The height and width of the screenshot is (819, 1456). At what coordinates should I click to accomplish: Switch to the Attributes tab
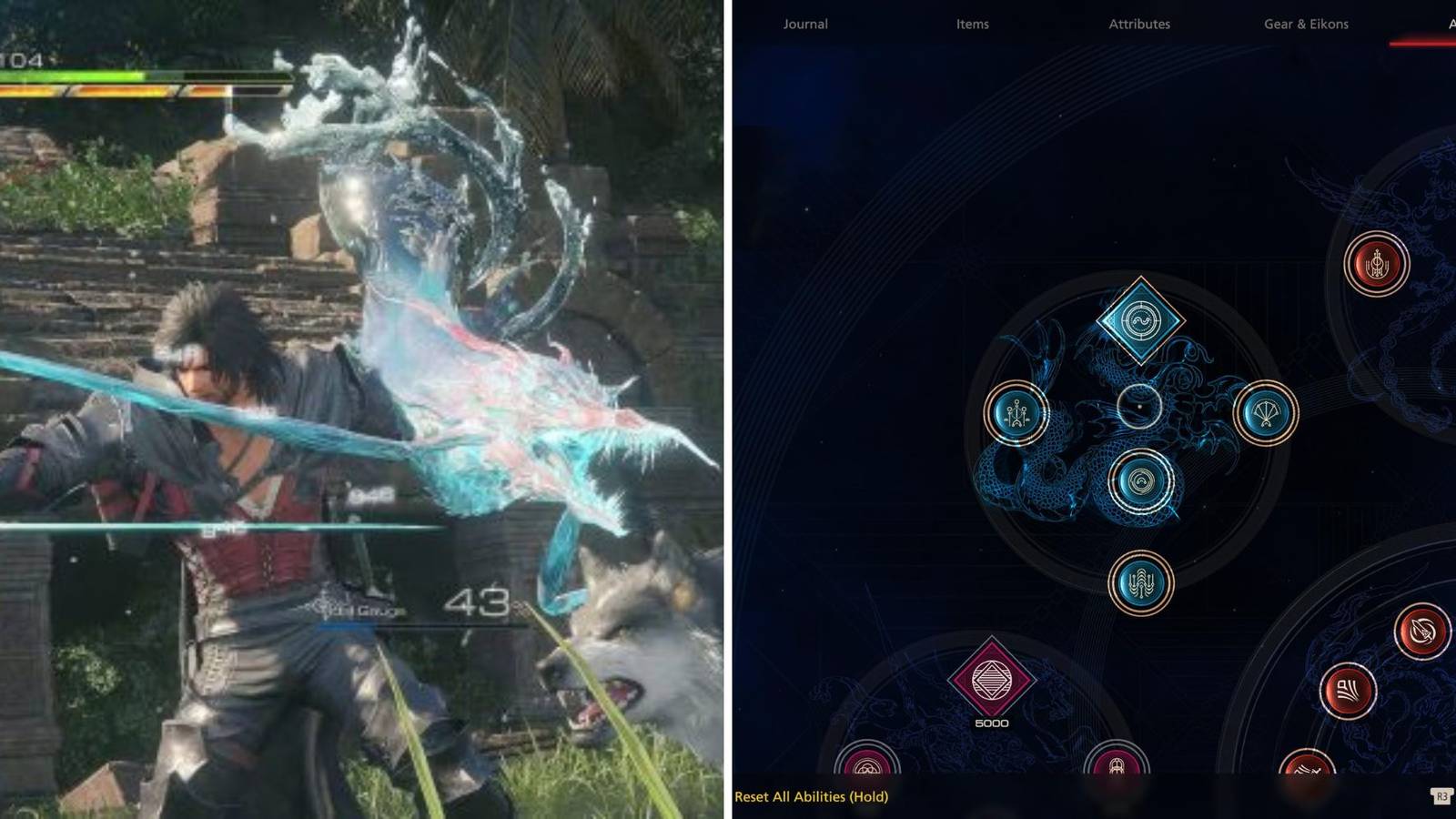tap(1139, 25)
